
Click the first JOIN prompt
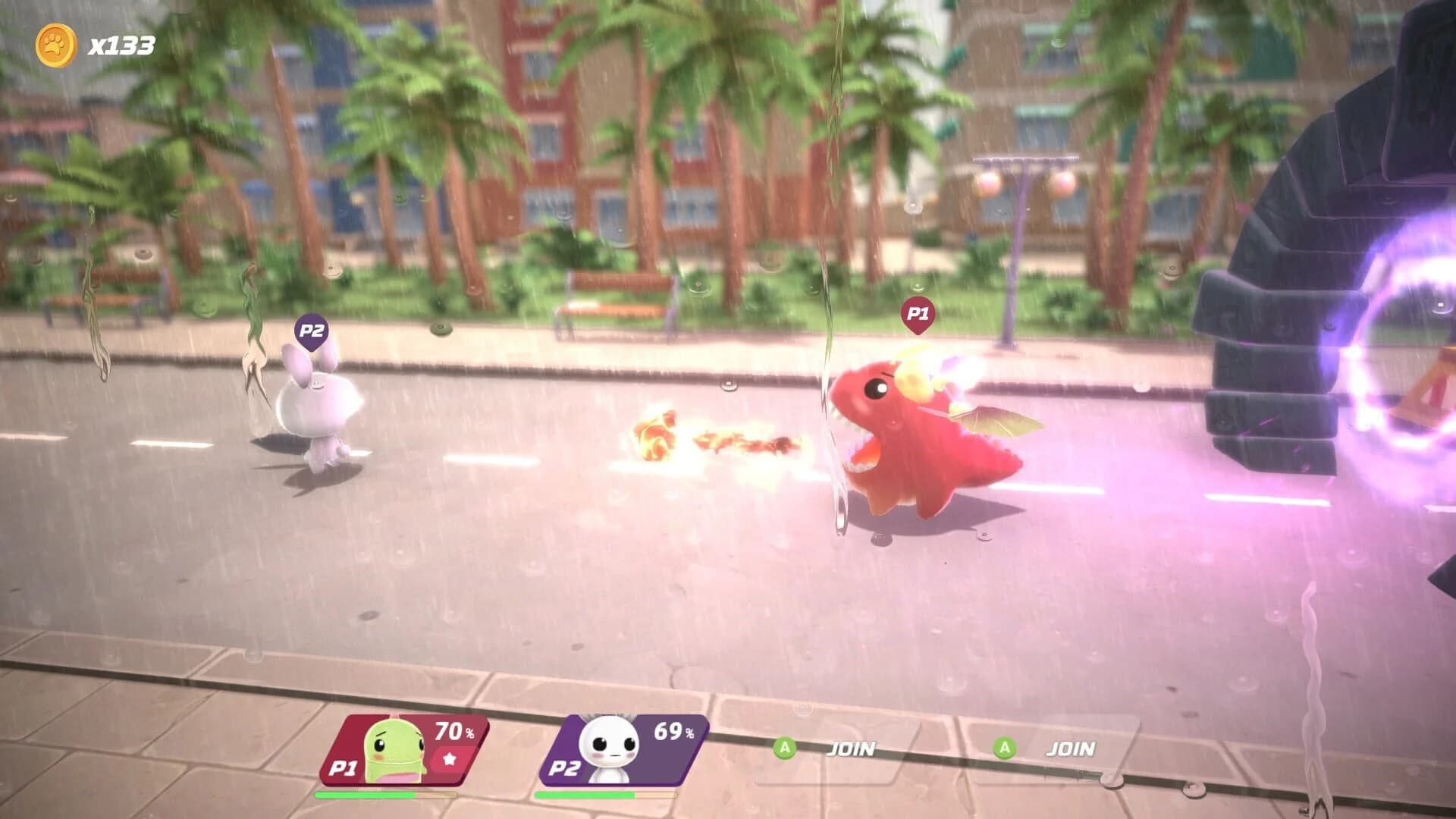pos(851,748)
